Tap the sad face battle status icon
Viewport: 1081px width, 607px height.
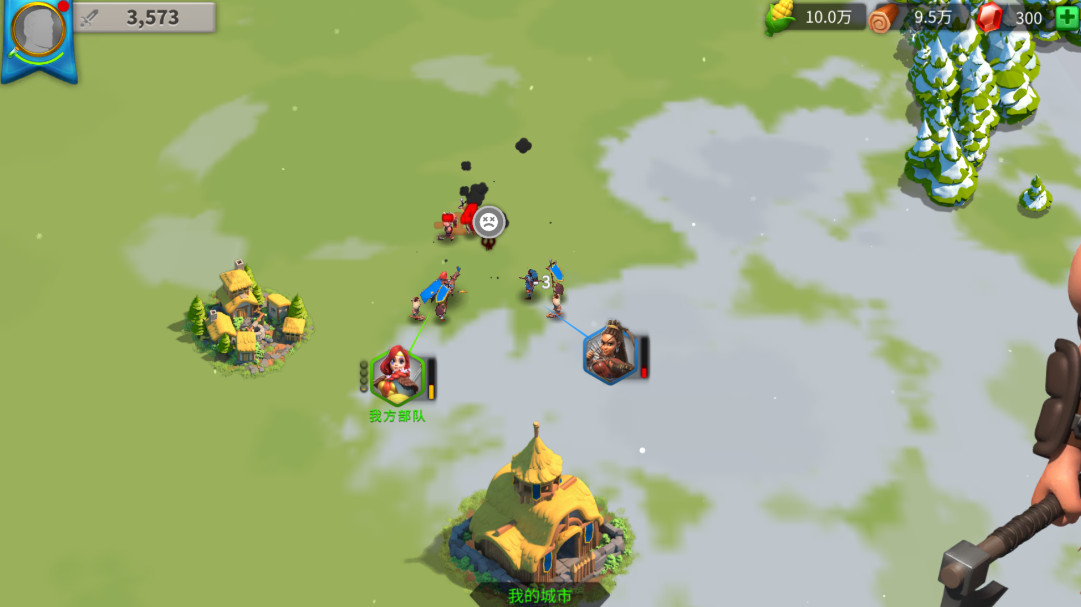488,222
